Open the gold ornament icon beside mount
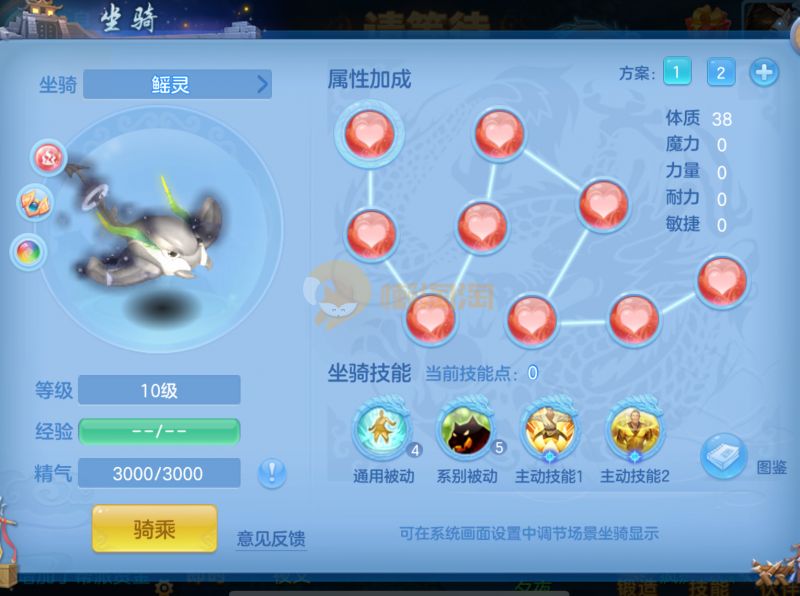 coord(34,202)
